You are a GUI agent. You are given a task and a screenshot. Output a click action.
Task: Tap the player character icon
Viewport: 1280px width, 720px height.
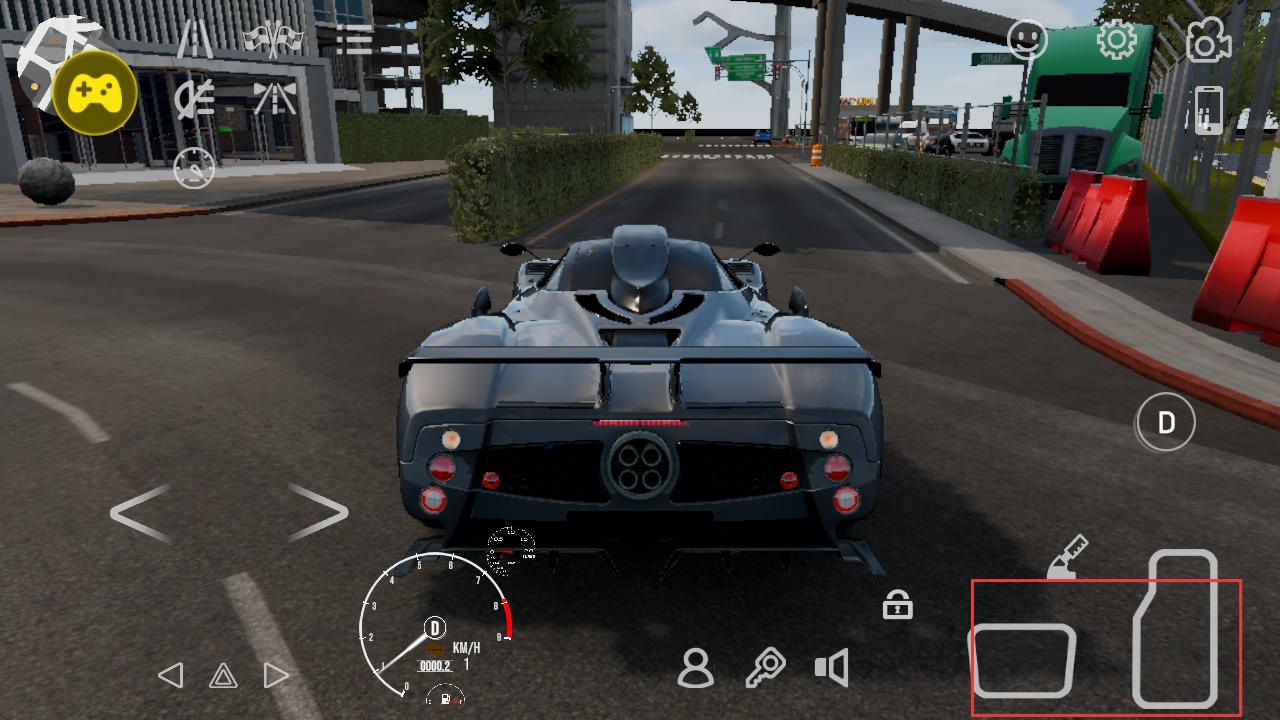(x=695, y=668)
